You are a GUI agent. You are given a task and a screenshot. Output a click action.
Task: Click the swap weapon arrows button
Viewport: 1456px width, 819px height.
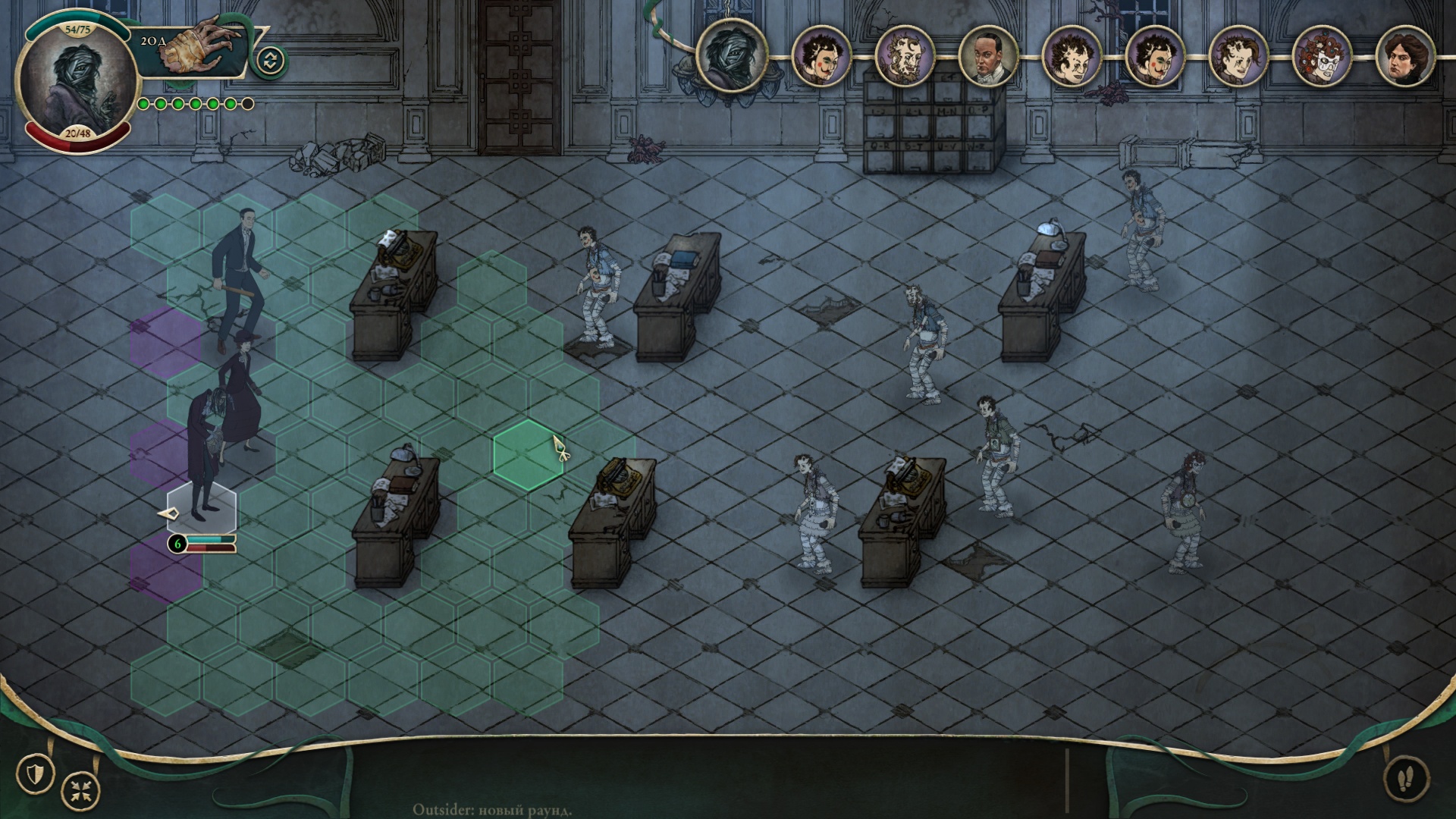(271, 61)
